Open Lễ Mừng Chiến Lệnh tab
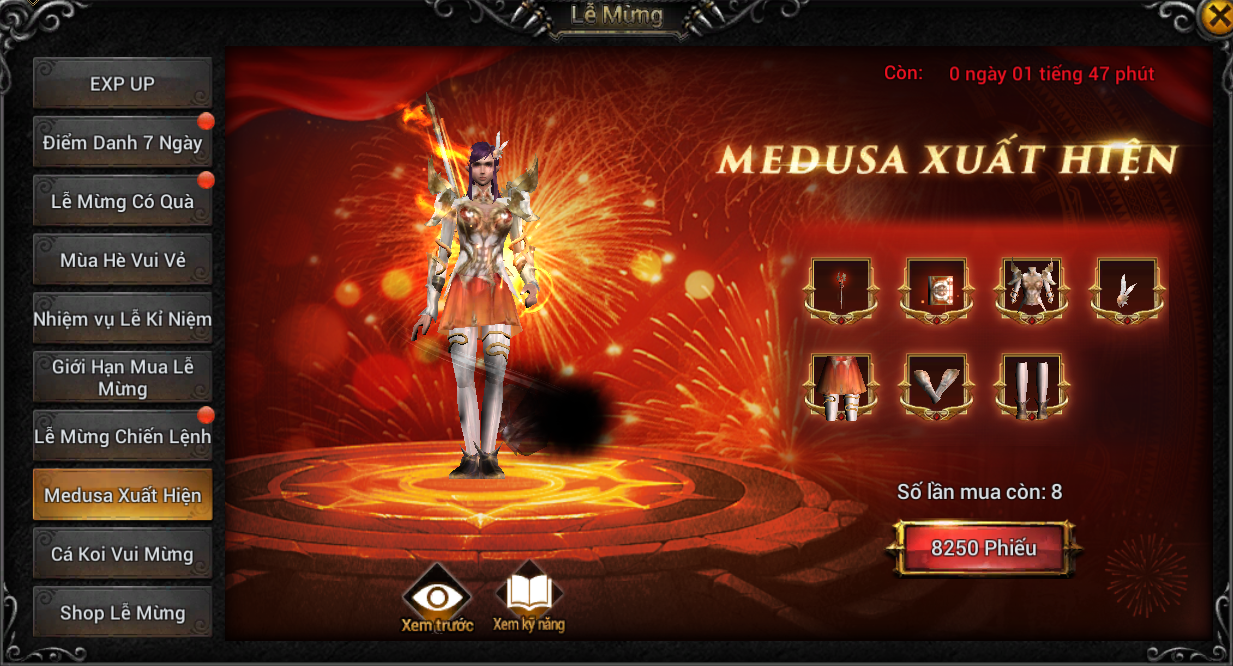This screenshot has height=666, width=1233. click(x=122, y=437)
